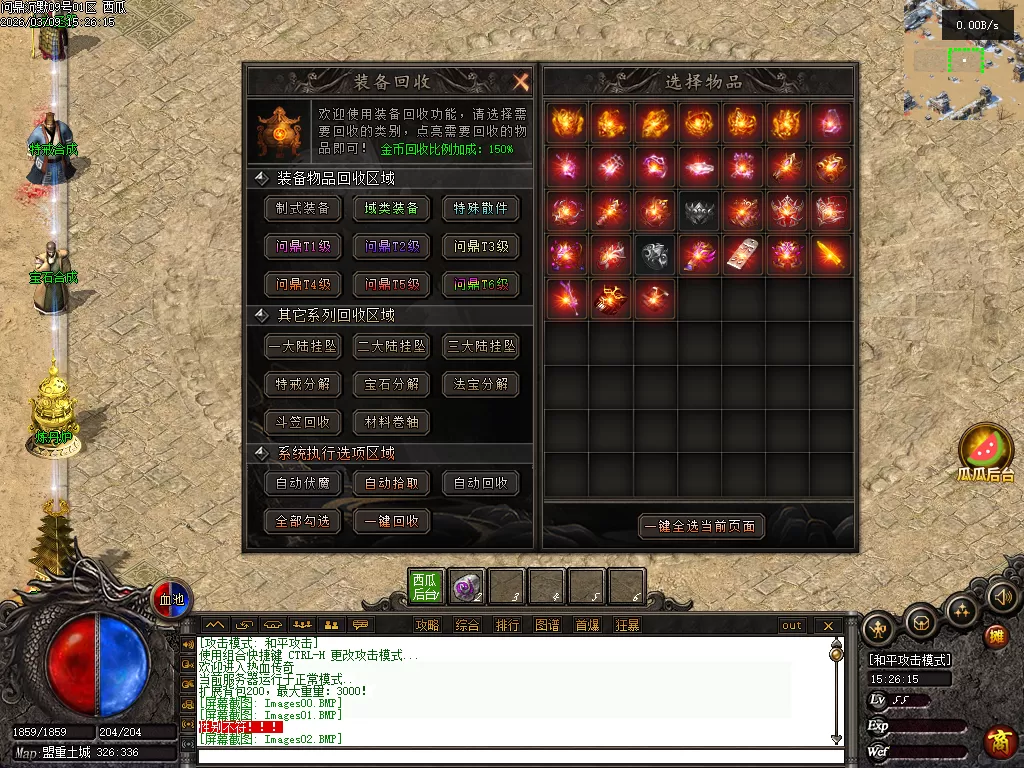Click 一键全选当前页面 to select the page
Image resolution: width=1024 pixels, height=768 pixels.
point(700,526)
